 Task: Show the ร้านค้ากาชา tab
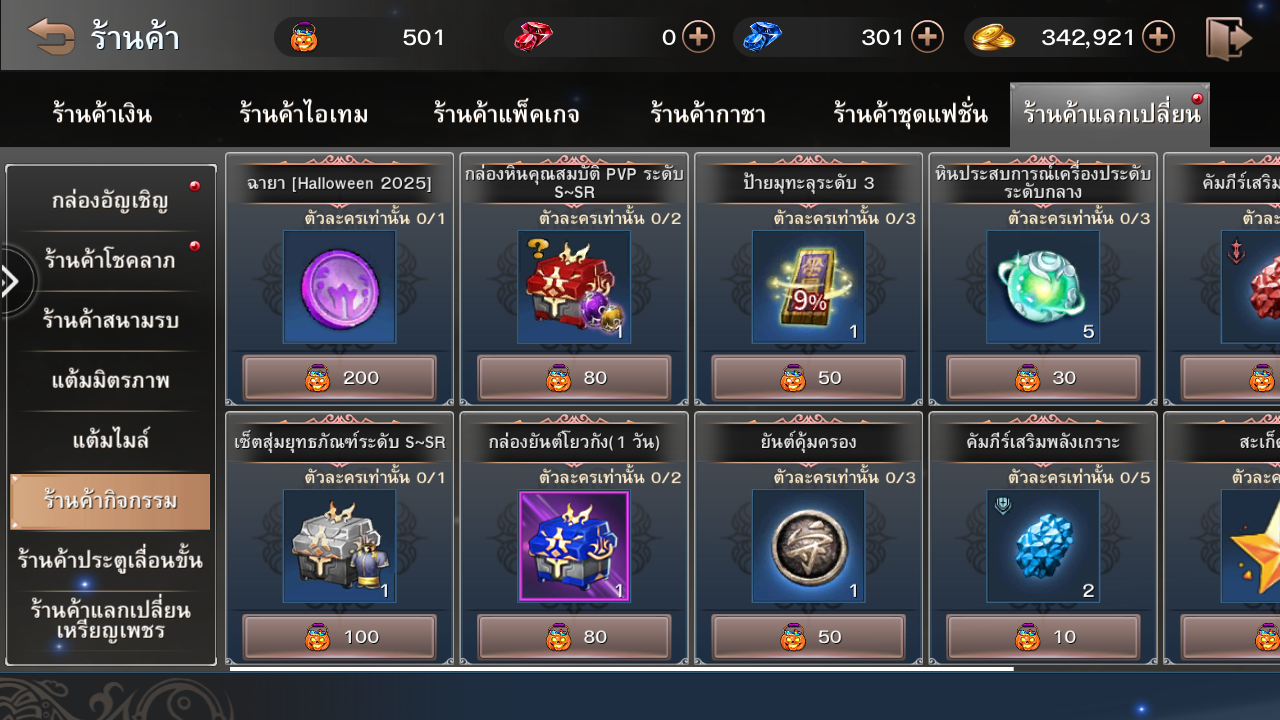point(708,114)
